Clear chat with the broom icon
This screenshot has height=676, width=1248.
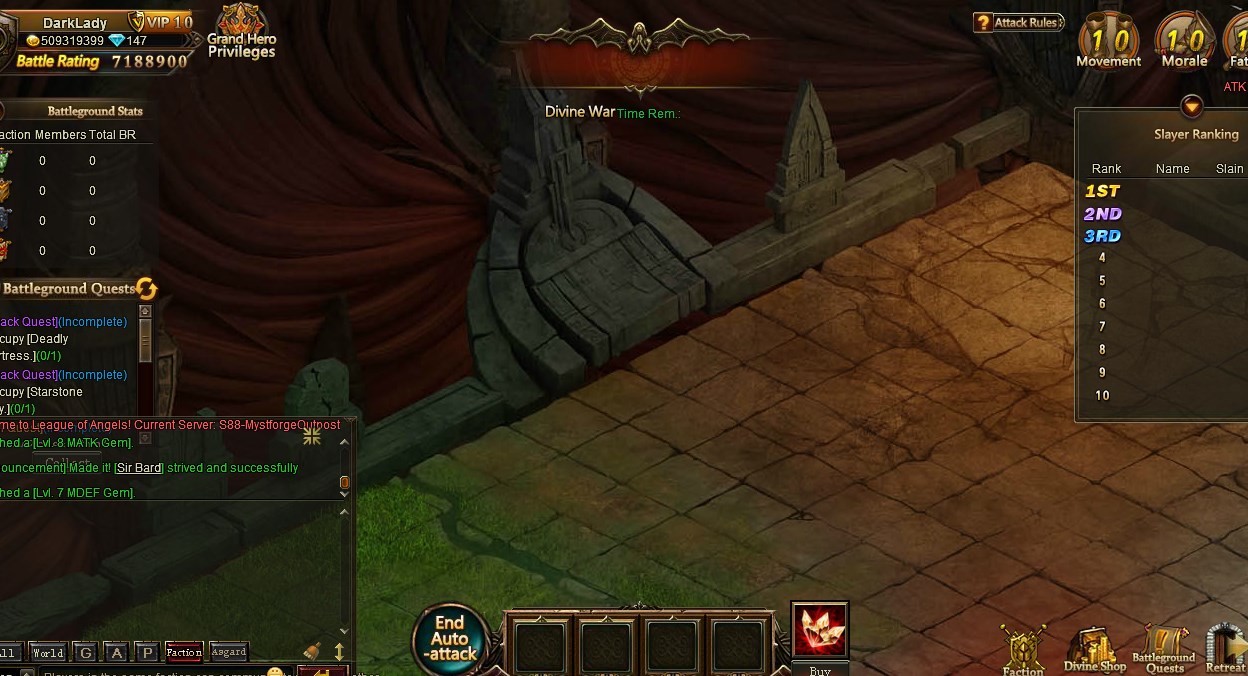tap(312, 651)
